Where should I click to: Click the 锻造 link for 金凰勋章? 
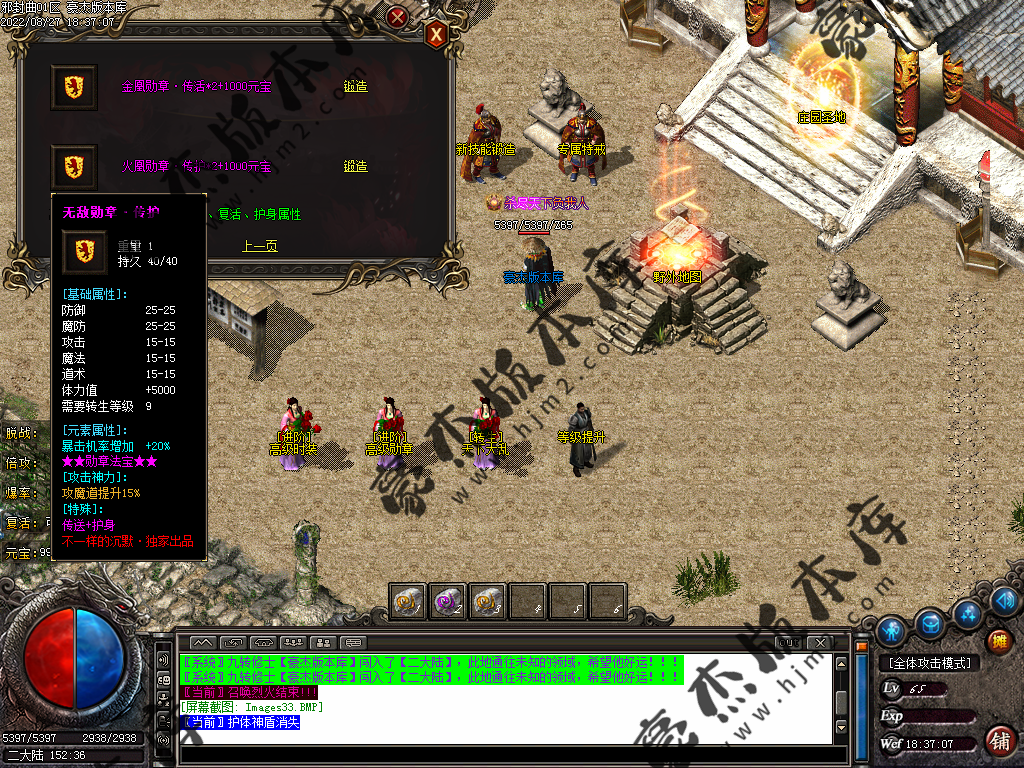pos(355,87)
